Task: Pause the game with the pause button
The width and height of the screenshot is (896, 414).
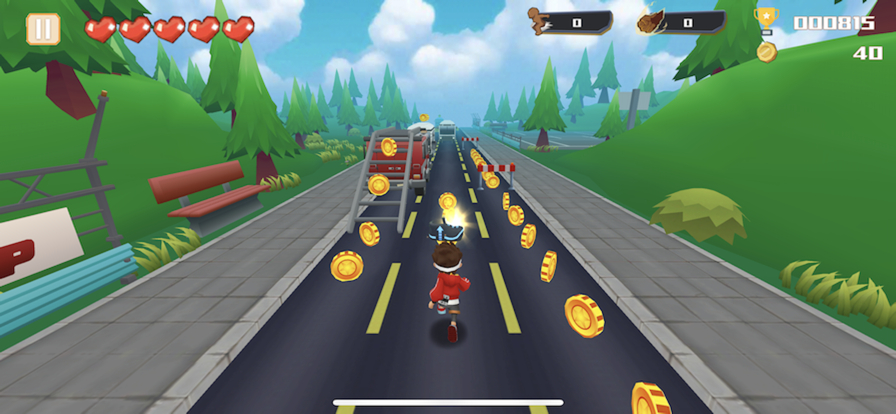Action: pos(43,29)
